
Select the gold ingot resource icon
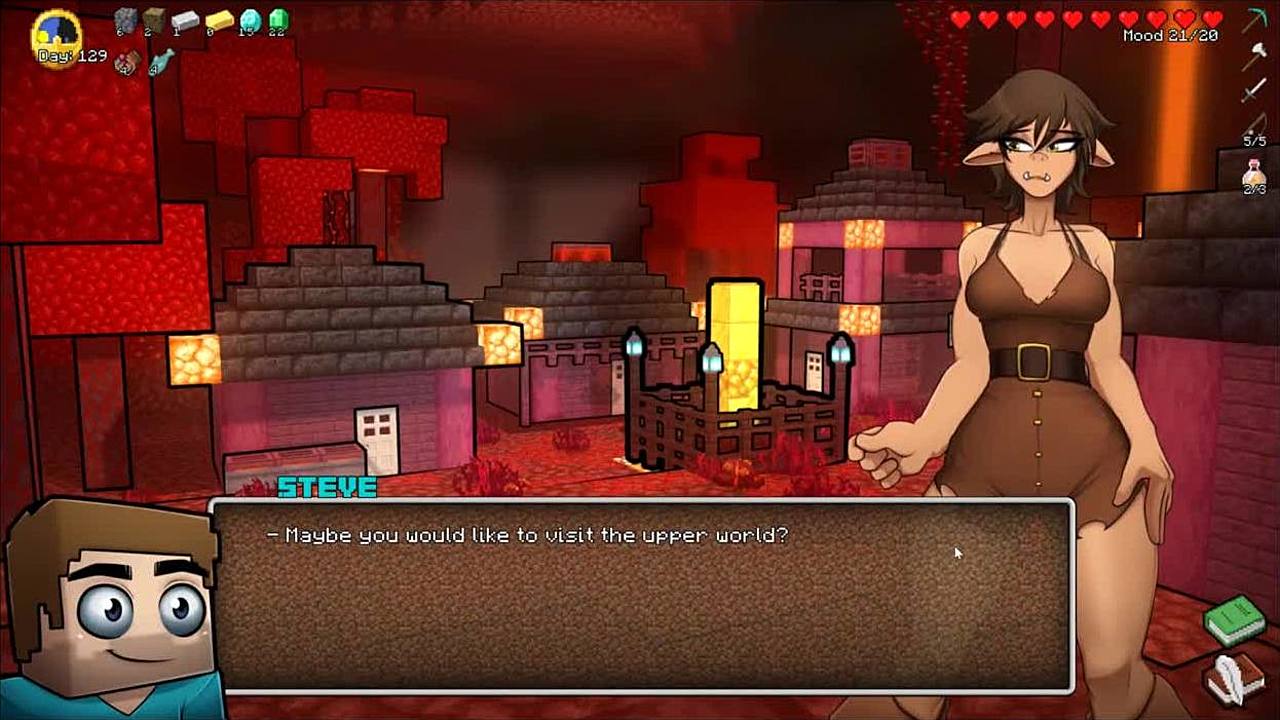point(219,20)
